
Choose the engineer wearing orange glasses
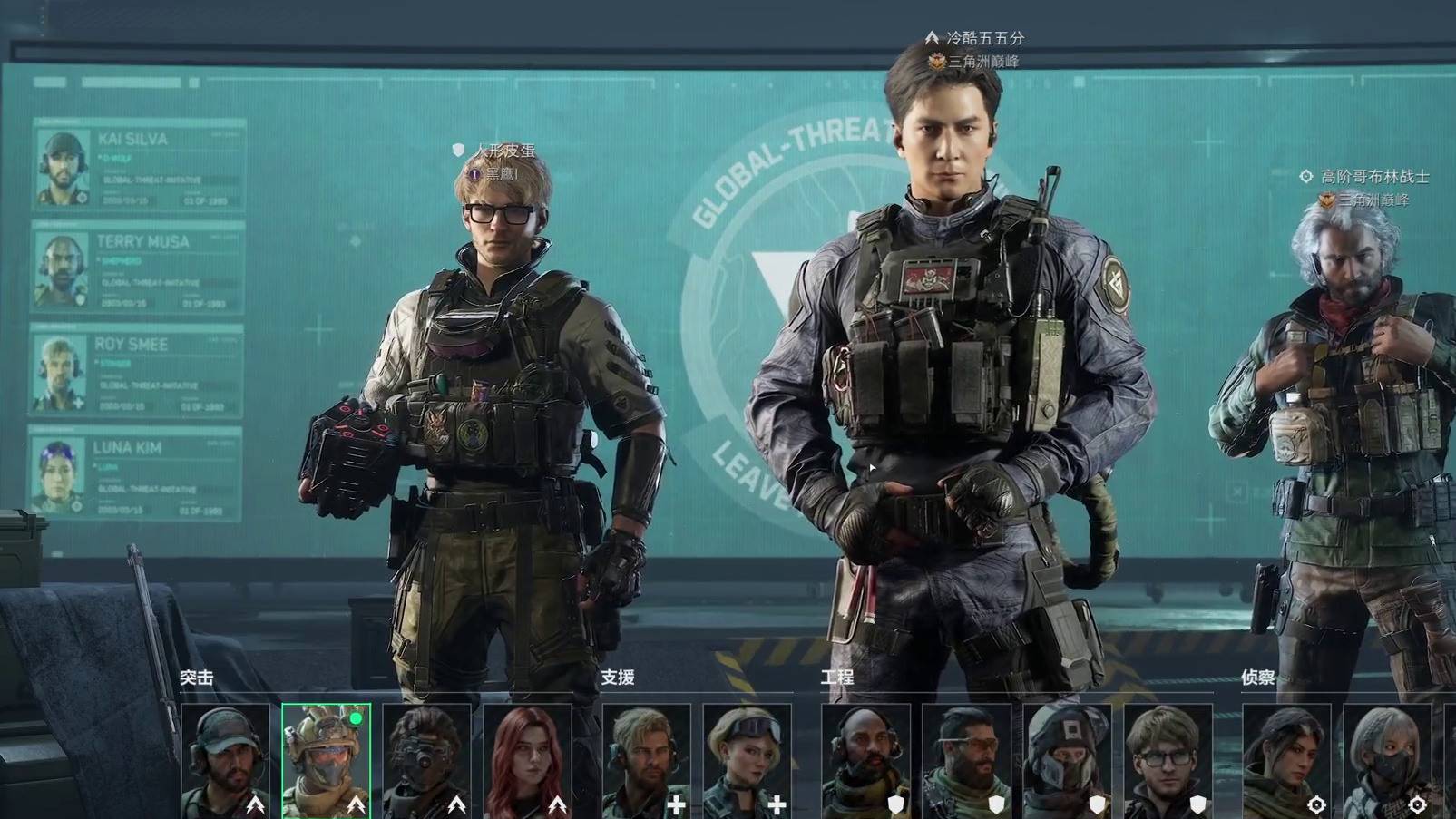[x=967, y=760]
